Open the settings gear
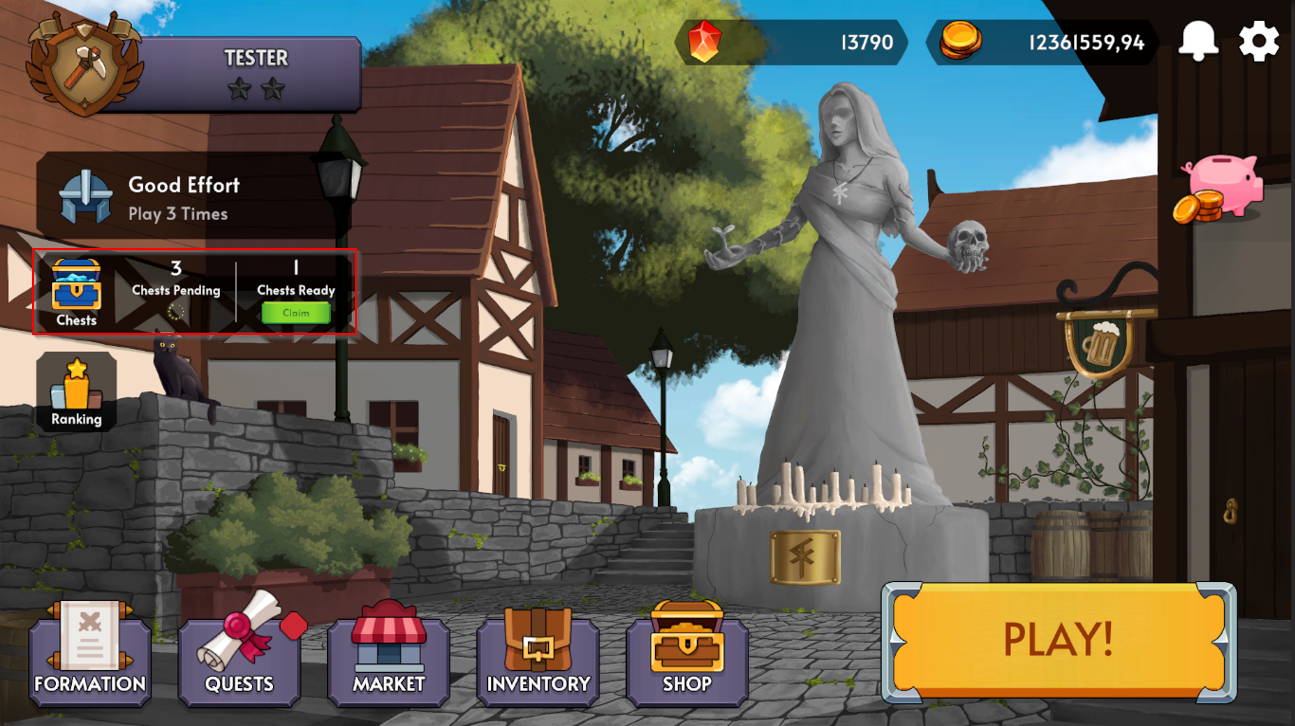 coord(1258,41)
